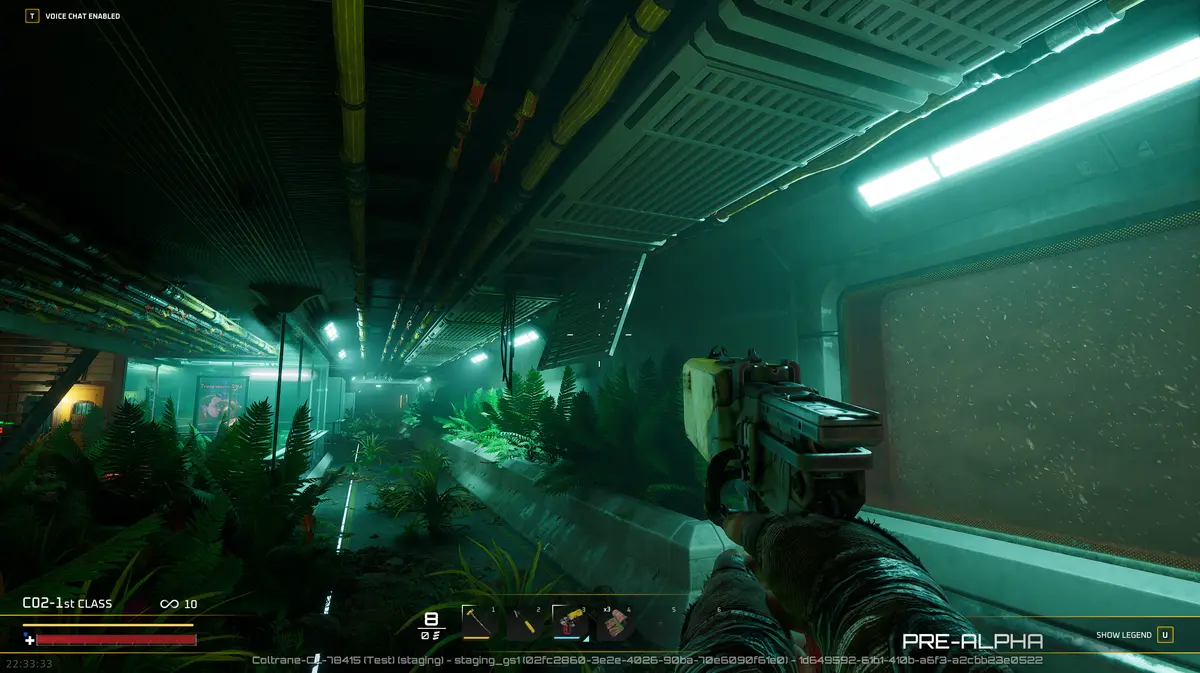Choose the pistol in hotbar slot 3
1200x673 pixels.
pos(570,622)
